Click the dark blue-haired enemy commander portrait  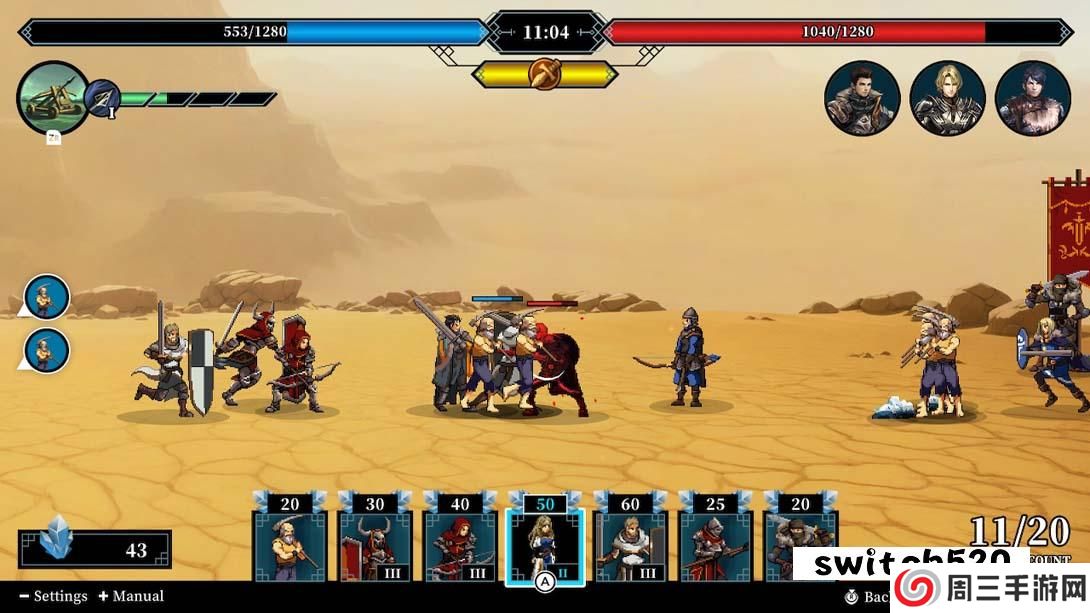click(1032, 98)
